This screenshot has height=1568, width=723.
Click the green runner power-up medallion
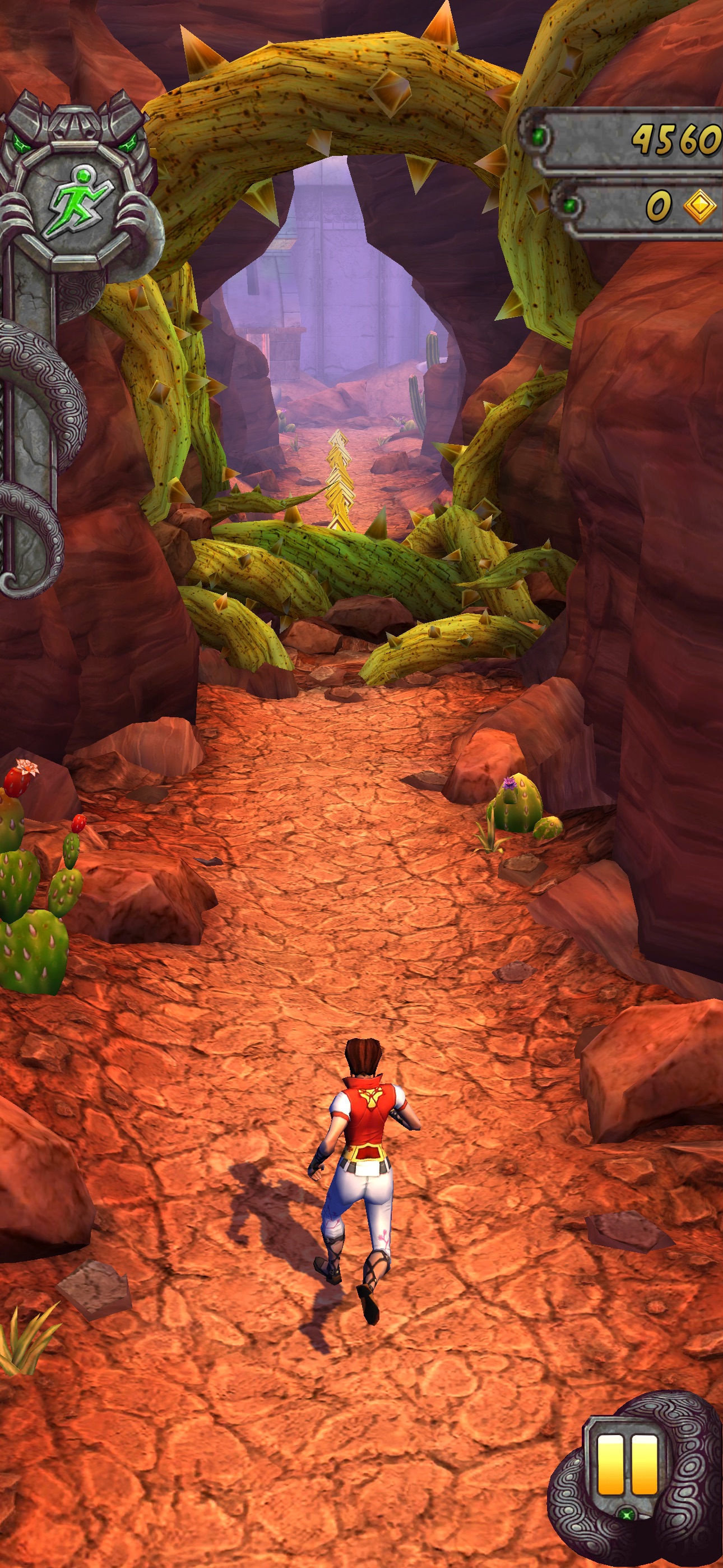(81, 202)
